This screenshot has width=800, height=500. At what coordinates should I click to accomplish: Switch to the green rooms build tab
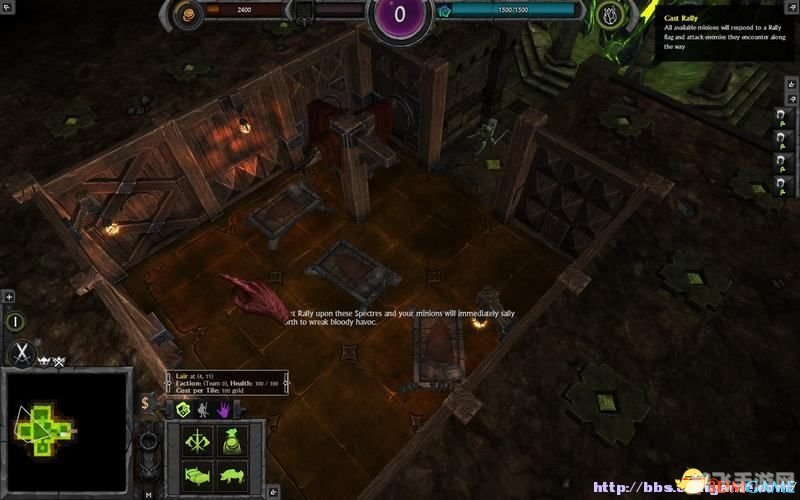coord(183,409)
